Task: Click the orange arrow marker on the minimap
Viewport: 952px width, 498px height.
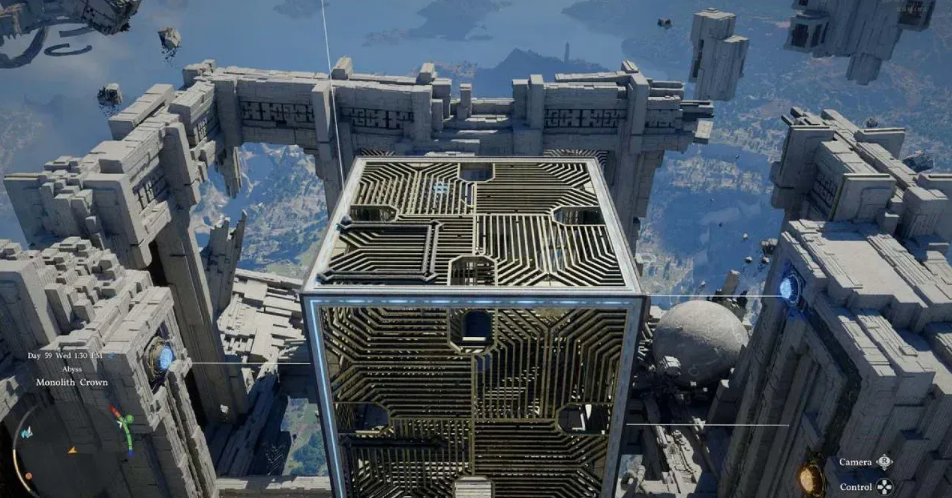Action: click(x=72, y=450)
